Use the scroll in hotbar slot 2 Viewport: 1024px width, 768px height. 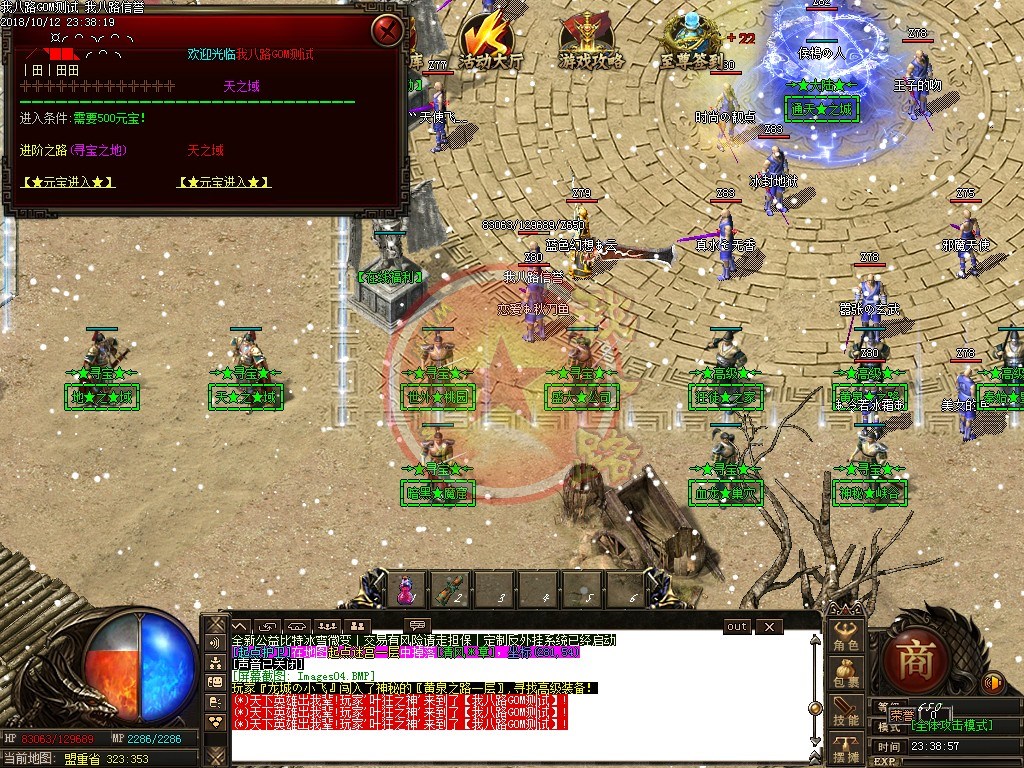[x=451, y=589]
